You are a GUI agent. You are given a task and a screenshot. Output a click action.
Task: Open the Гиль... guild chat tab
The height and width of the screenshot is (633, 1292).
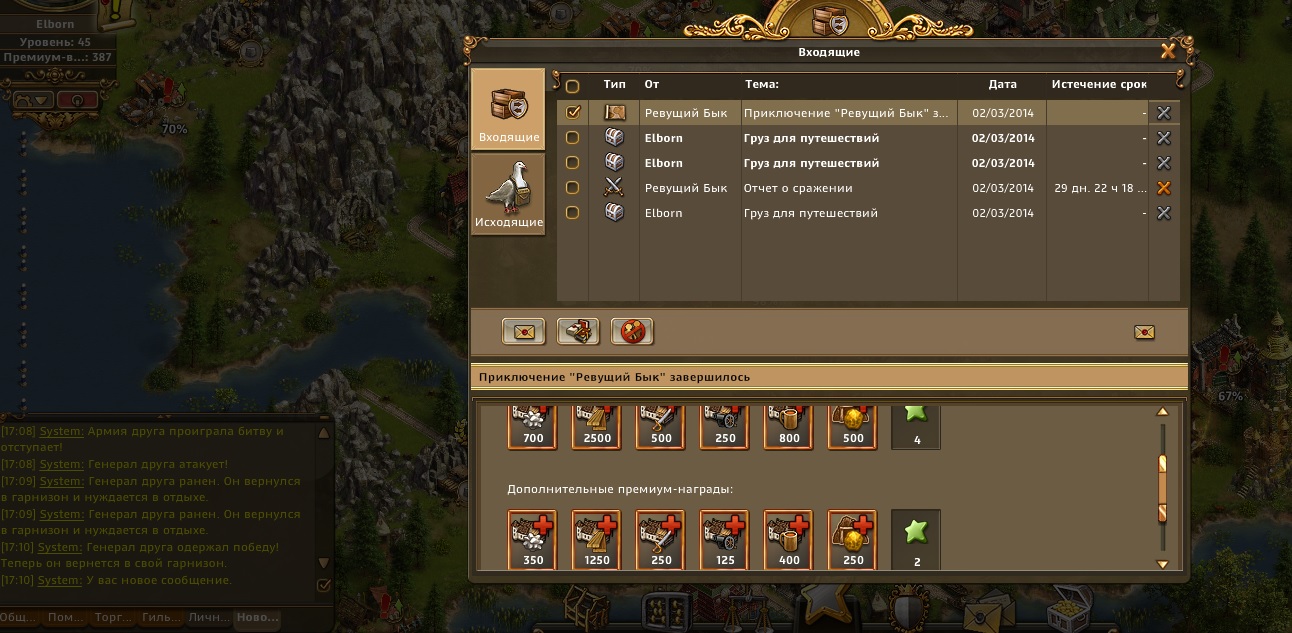point(159,618)
